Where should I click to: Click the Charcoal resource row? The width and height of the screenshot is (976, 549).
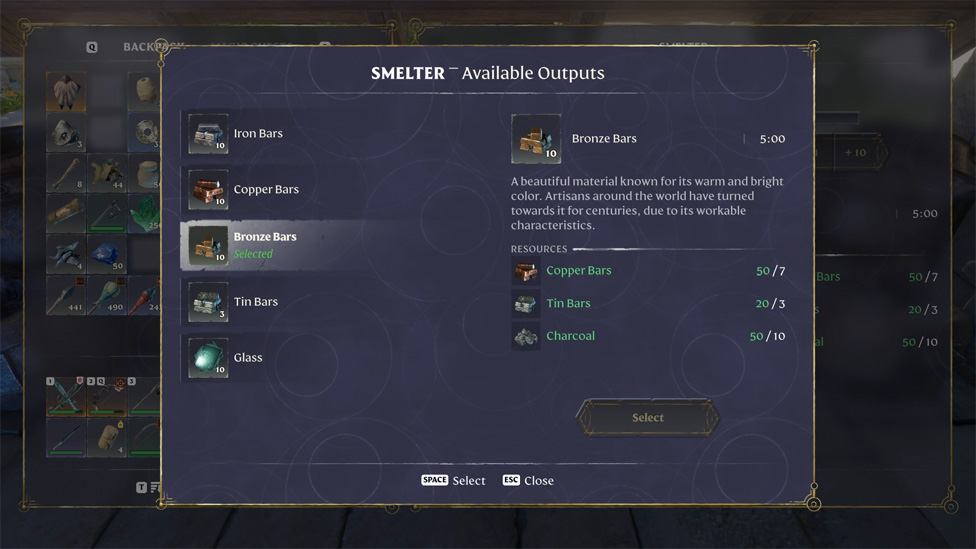click(x=647, y=336)
